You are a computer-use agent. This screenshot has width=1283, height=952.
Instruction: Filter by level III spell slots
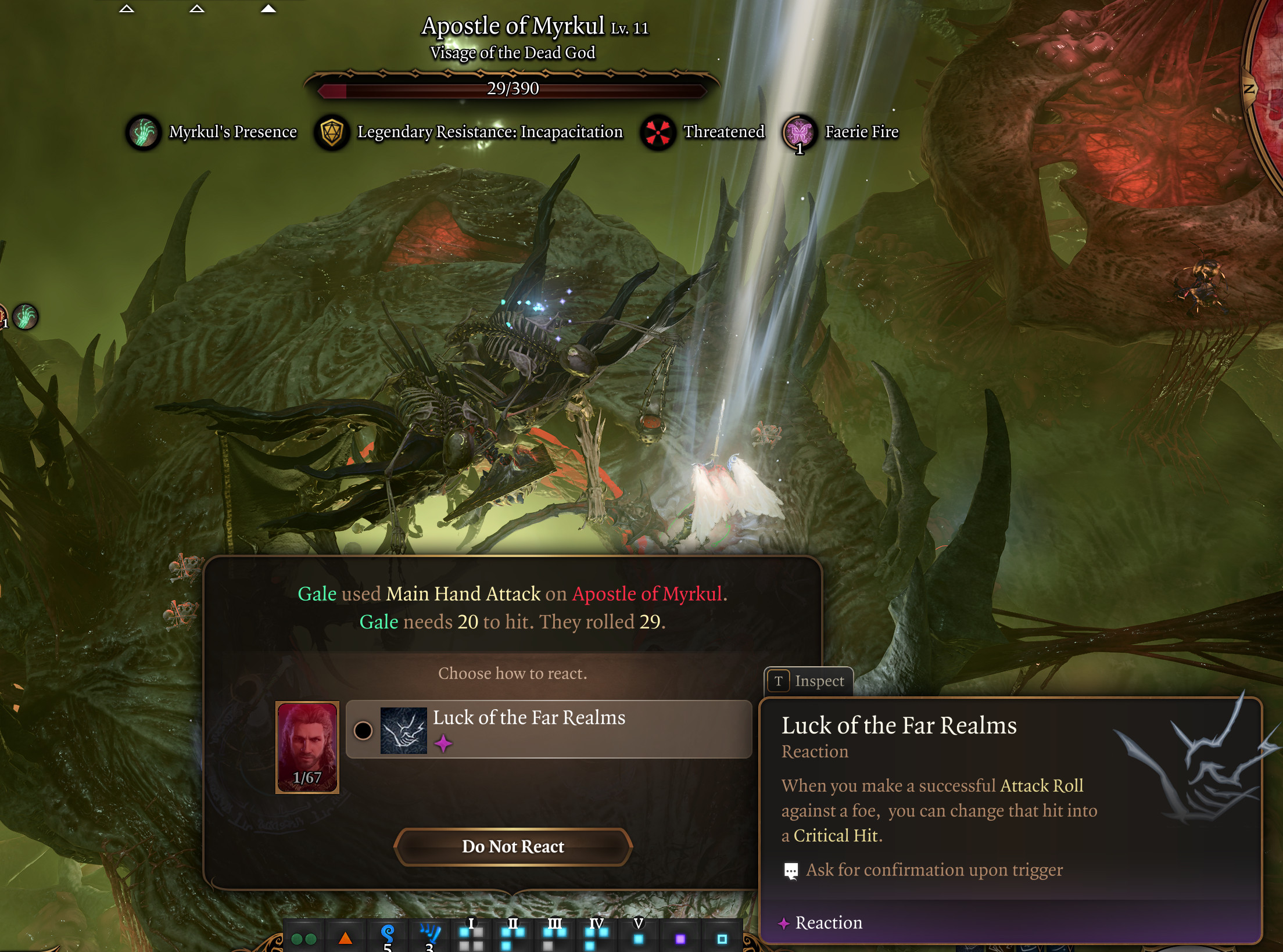click(x=555, y=936)
